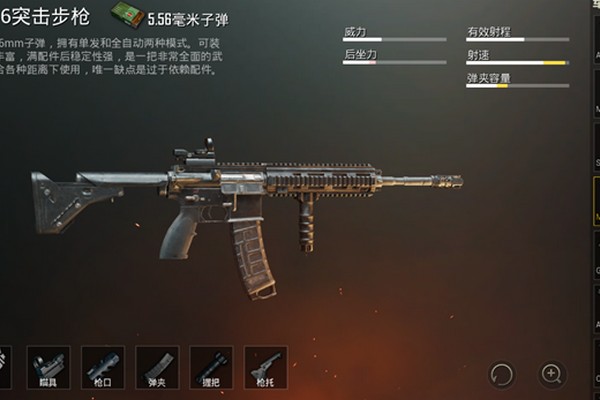Select the scope (瞄具) attachment slot
Viewport: 600px width, 400px height.
48,365
